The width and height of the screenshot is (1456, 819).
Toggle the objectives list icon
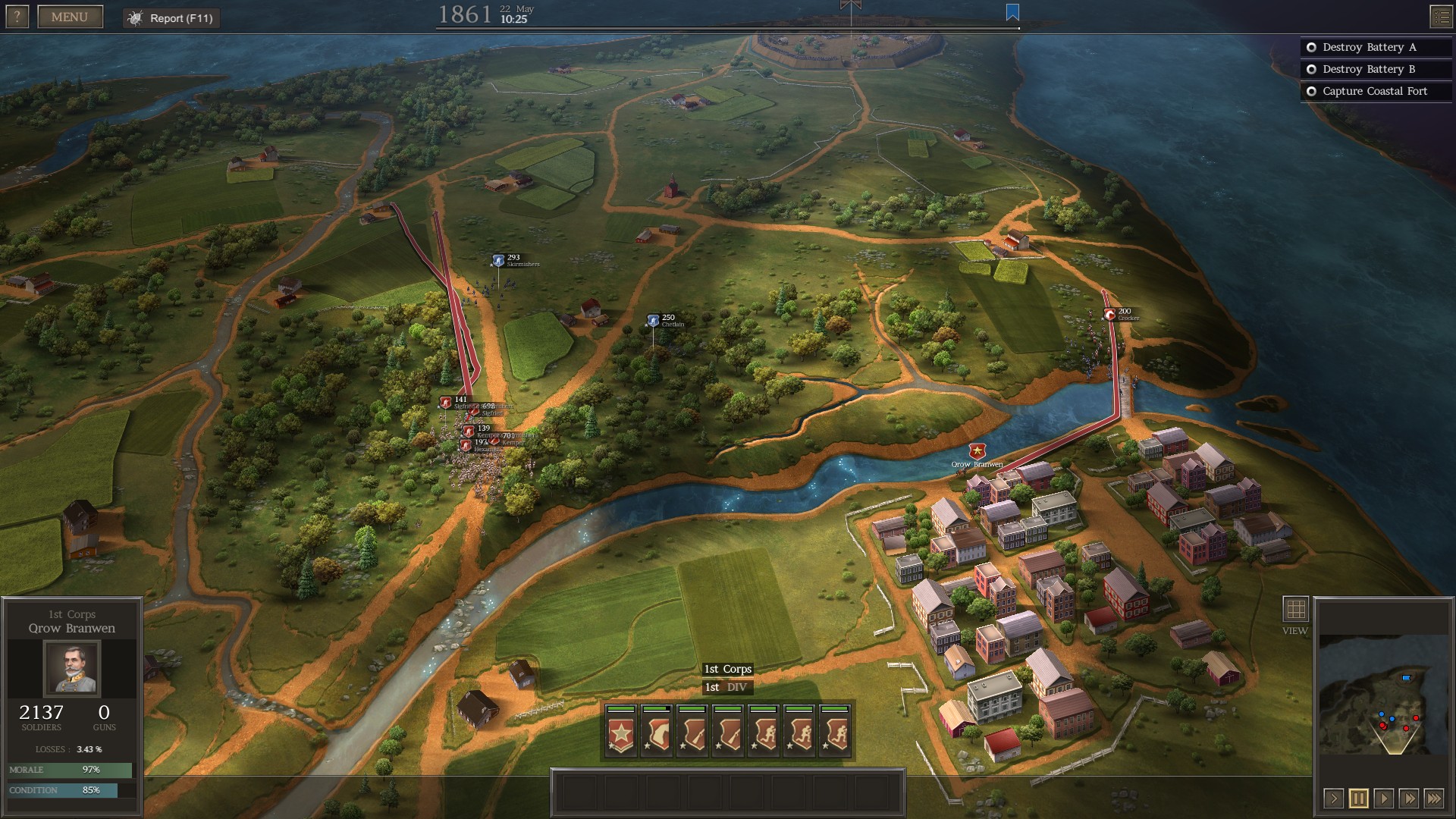tap(1441, 17)
